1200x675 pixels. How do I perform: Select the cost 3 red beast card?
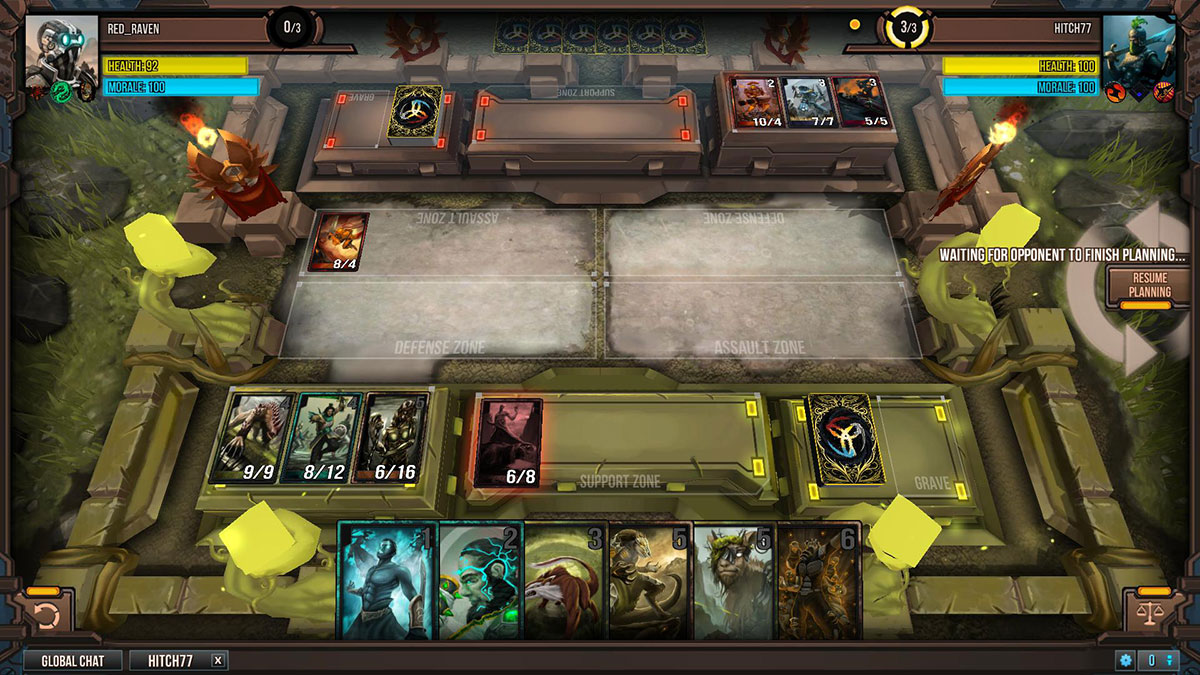565,580
